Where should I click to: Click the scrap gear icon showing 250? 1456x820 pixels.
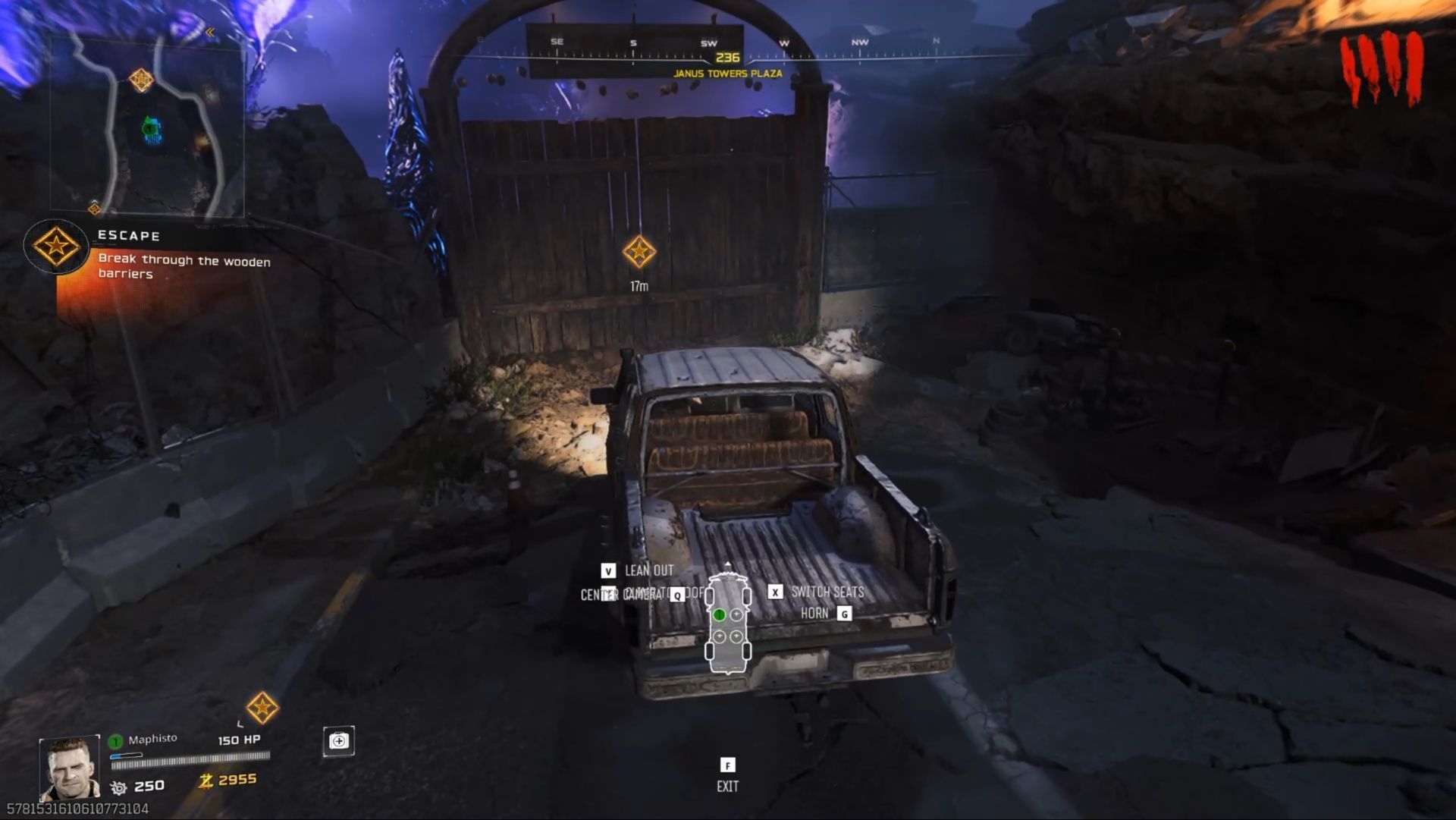118,787
